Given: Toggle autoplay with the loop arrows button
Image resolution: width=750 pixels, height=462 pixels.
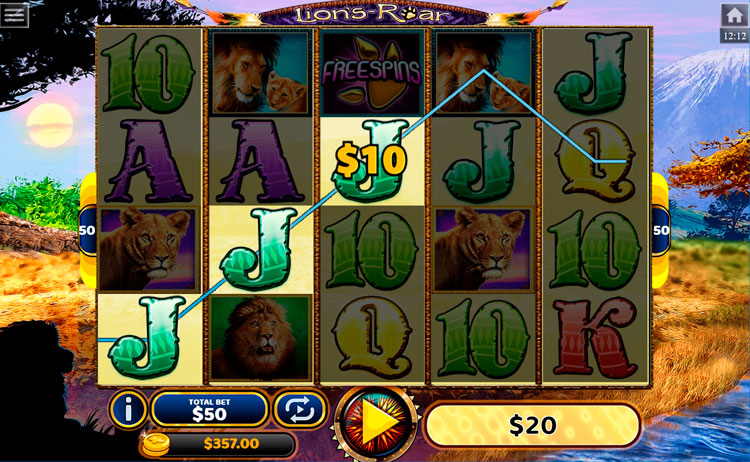Looking at the screenshot, I should point(300,409).
